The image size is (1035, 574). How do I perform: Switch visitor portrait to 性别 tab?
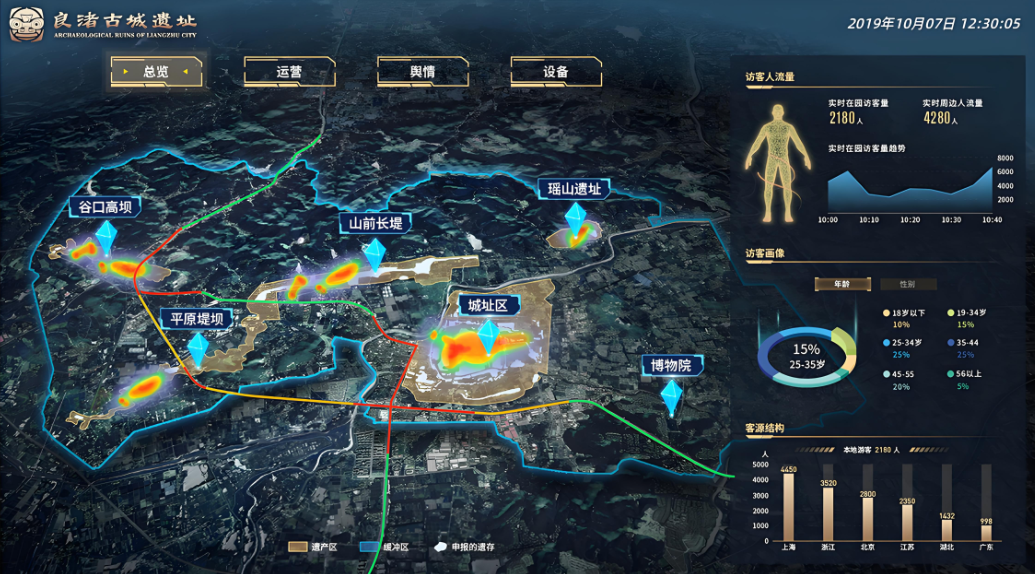click(x=906, y=284)
